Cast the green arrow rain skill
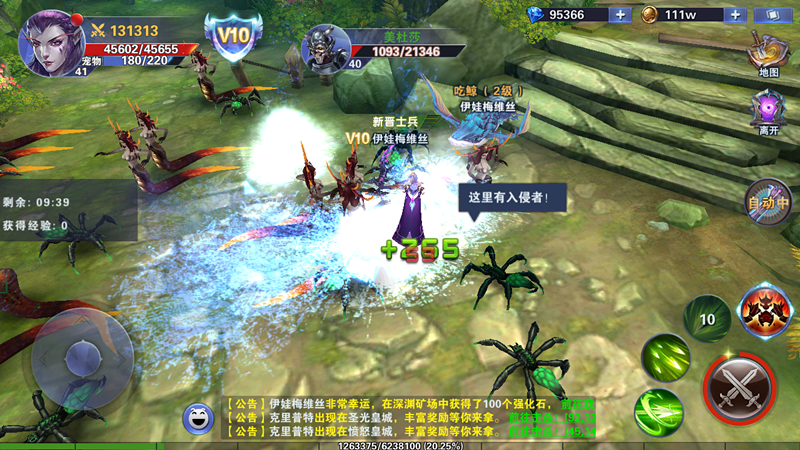Screen dimensions: 800x450 [x=666, y=356]
